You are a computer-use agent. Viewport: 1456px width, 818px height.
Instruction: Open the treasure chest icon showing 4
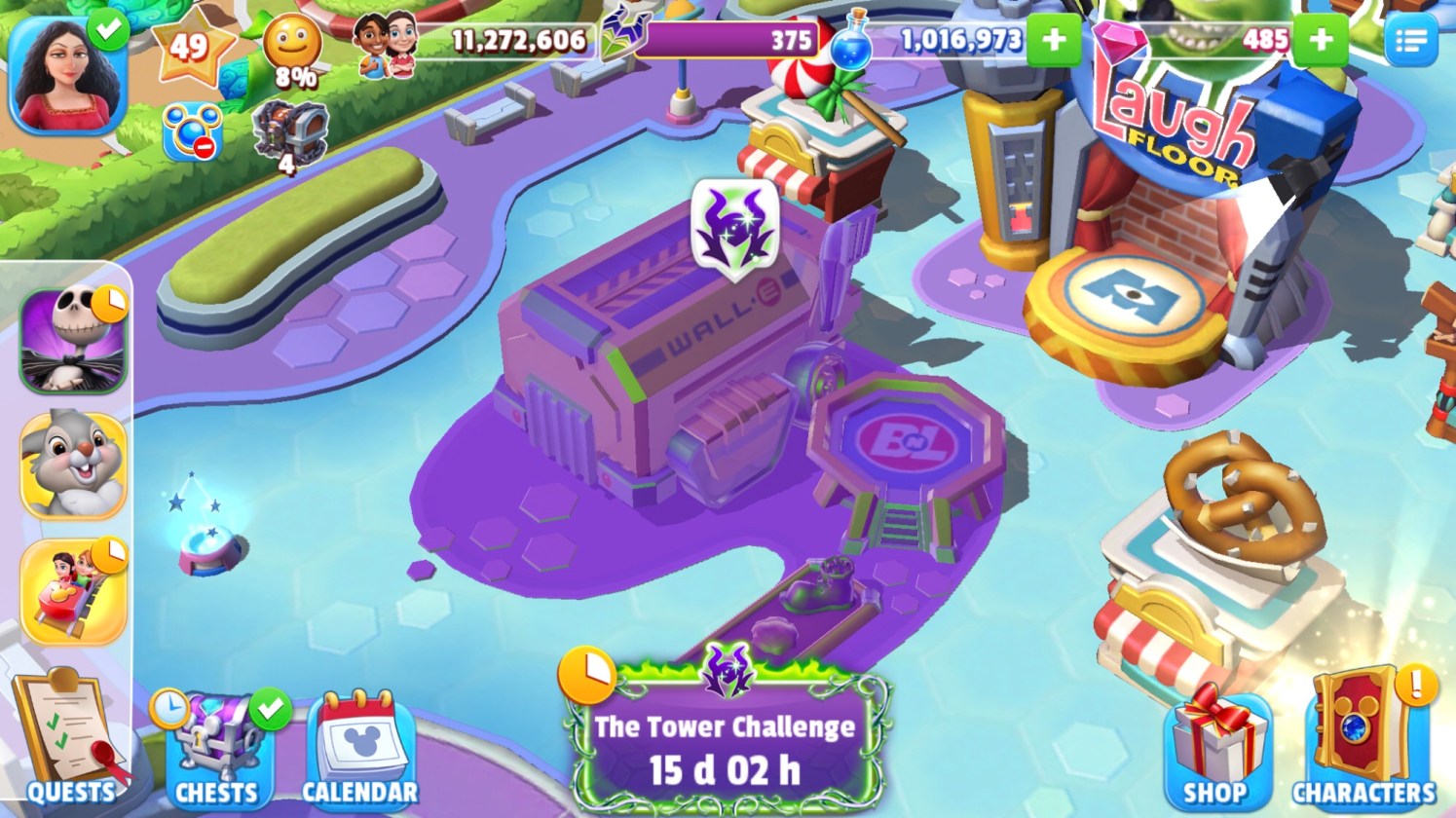288,133
